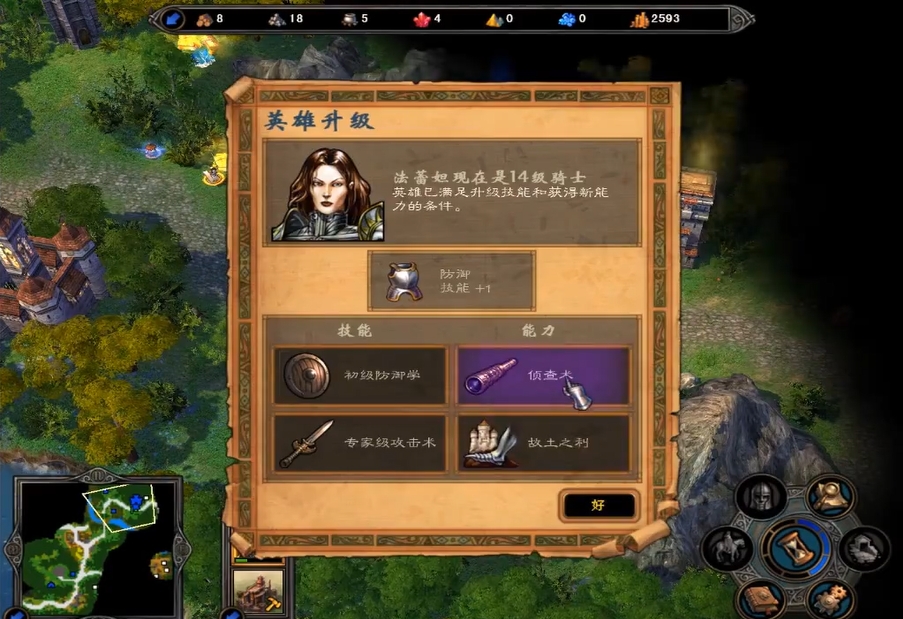This screenshot has width=903, height=619.
Task: Choose the 故土之利 ability option
Action: point(544,443)
